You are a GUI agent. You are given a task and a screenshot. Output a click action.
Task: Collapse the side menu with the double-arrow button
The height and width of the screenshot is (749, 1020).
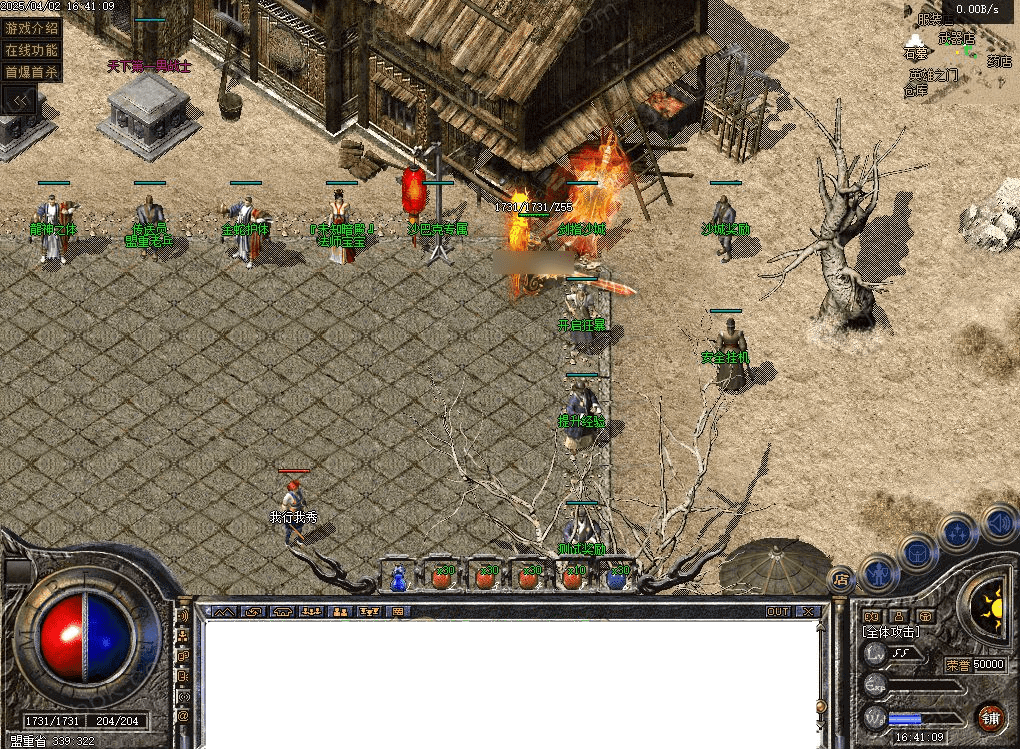(x=20, y=99)
